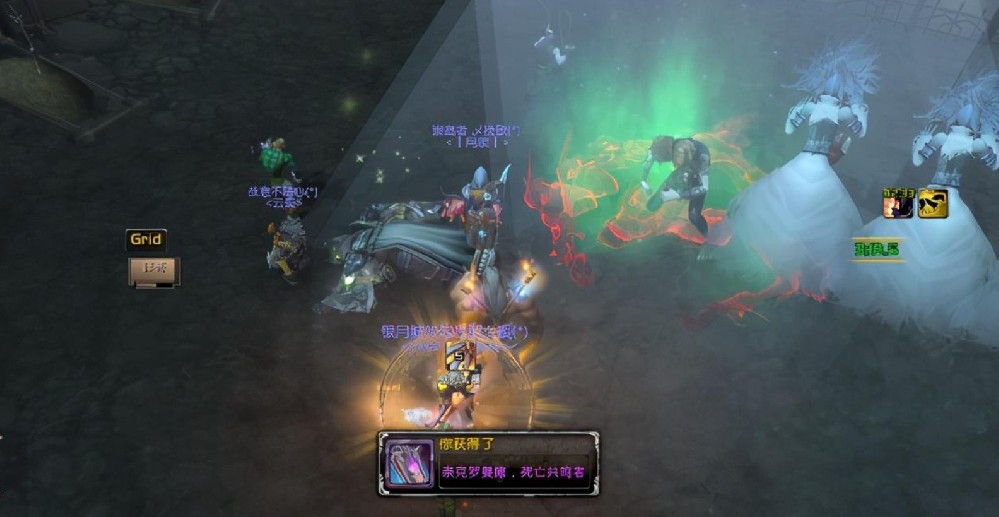The height and width of the screenshot is (517, 999).
Task: Click the purple weapon icon in loot alert
Action: [409, 464]
